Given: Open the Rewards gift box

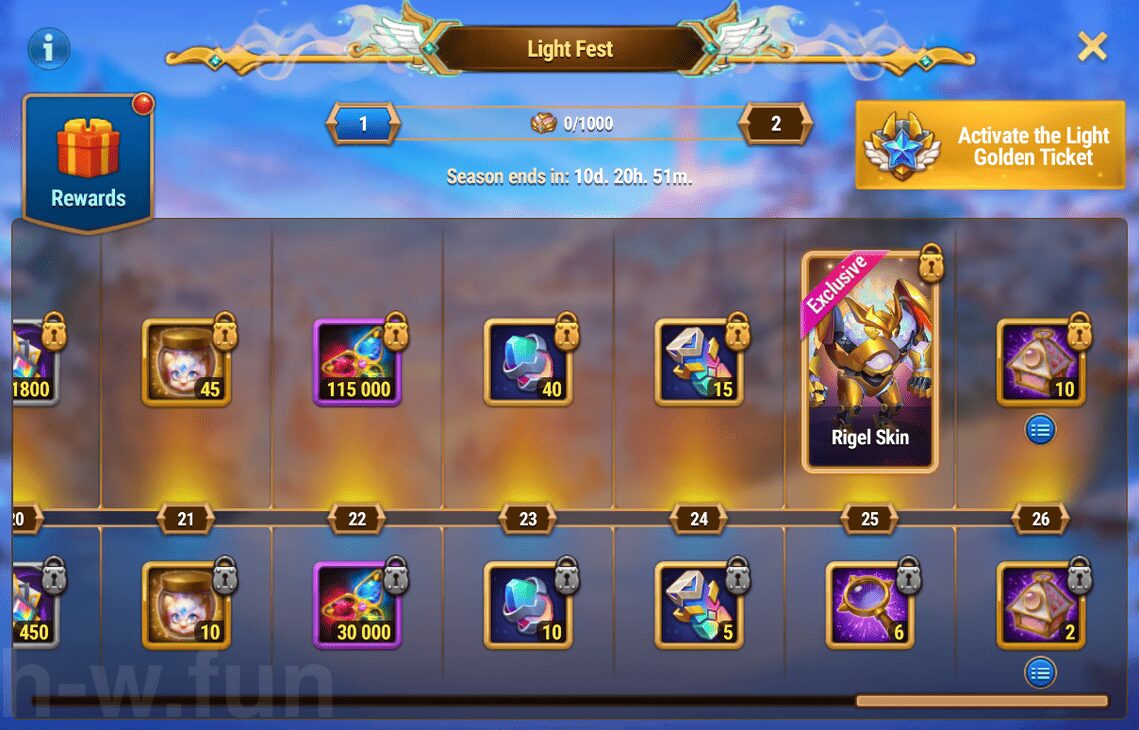Looking at the screenshot, I should pyautogui.click(x=88, y=160).
